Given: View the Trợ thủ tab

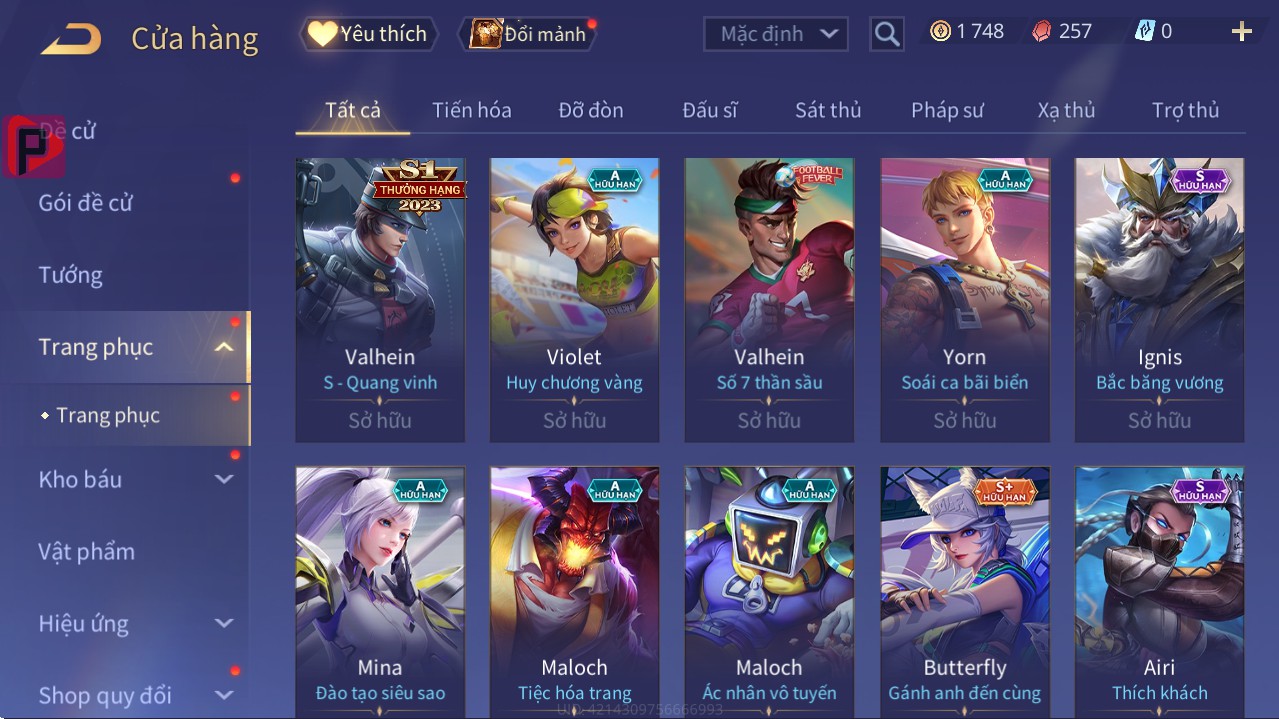Looking at the screenshot, I should (1185, 110).
